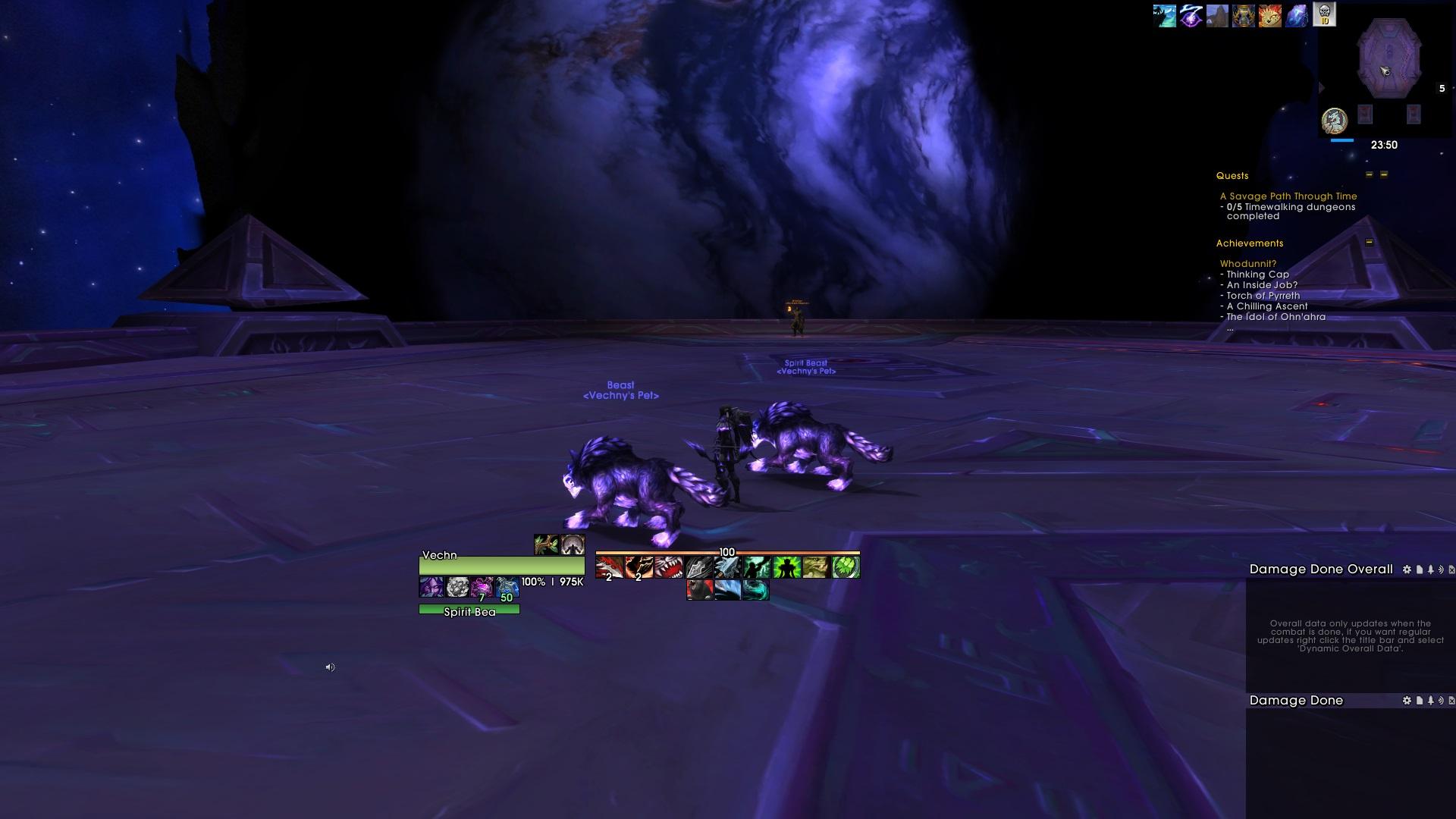This screenshot has height=819, width=1456.
Task: Select the spiky sun-face buff icon
Action: (x=1270, y=15)
